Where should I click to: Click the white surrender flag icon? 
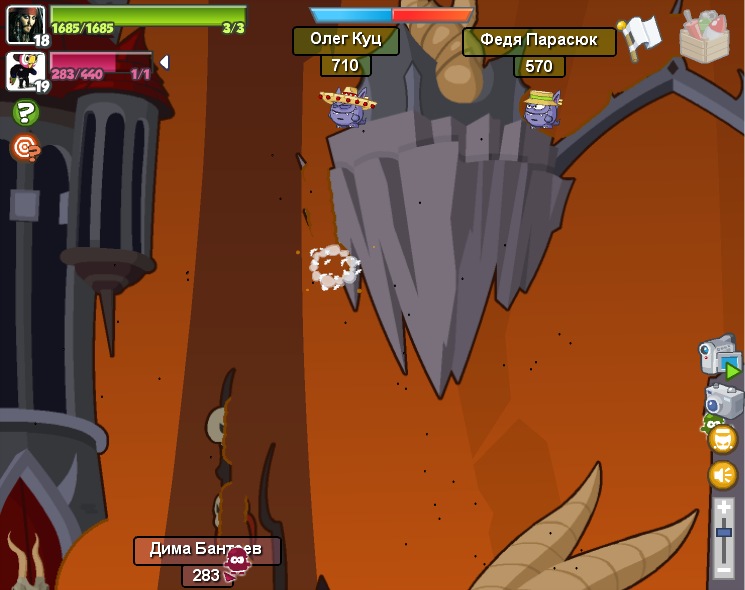pos(639,36)
